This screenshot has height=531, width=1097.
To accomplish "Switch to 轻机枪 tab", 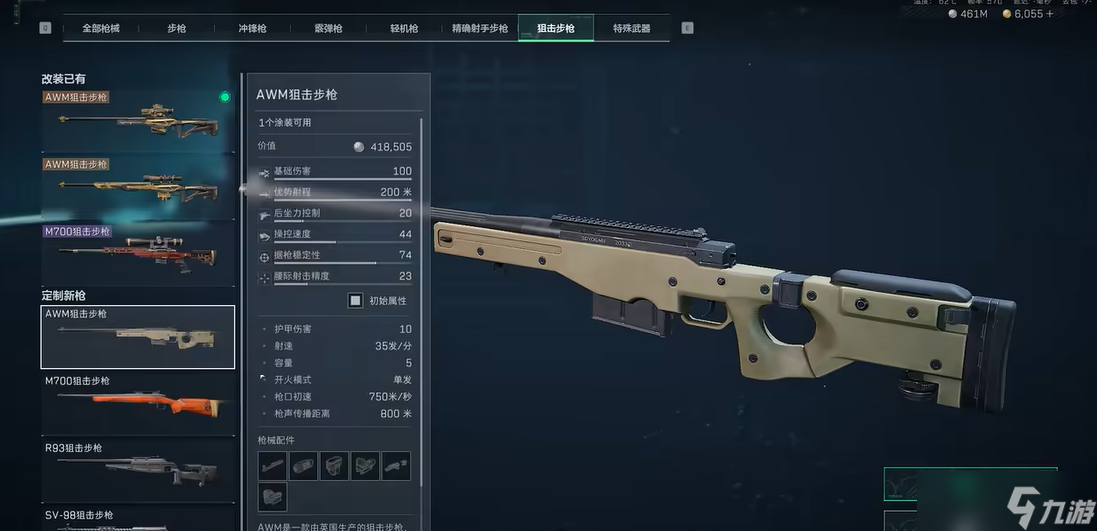I will 403,28.
